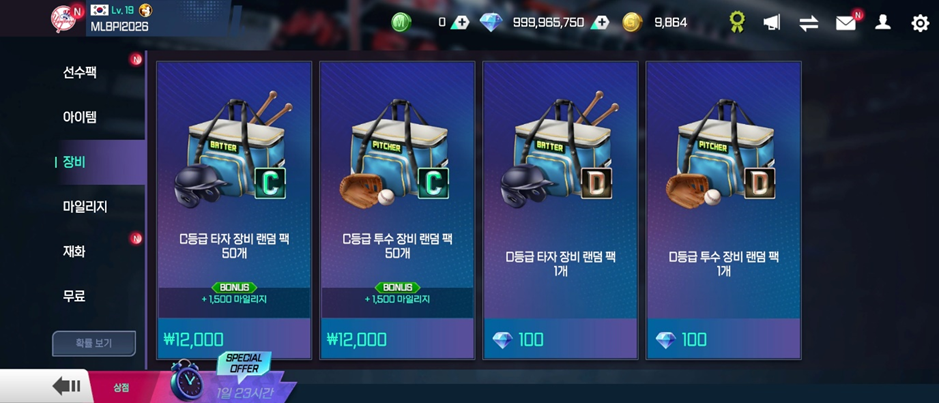This screenshot has width=939, height=403.
Task: Open the green ribbon achievements icon
Action: tap(737, 22)
